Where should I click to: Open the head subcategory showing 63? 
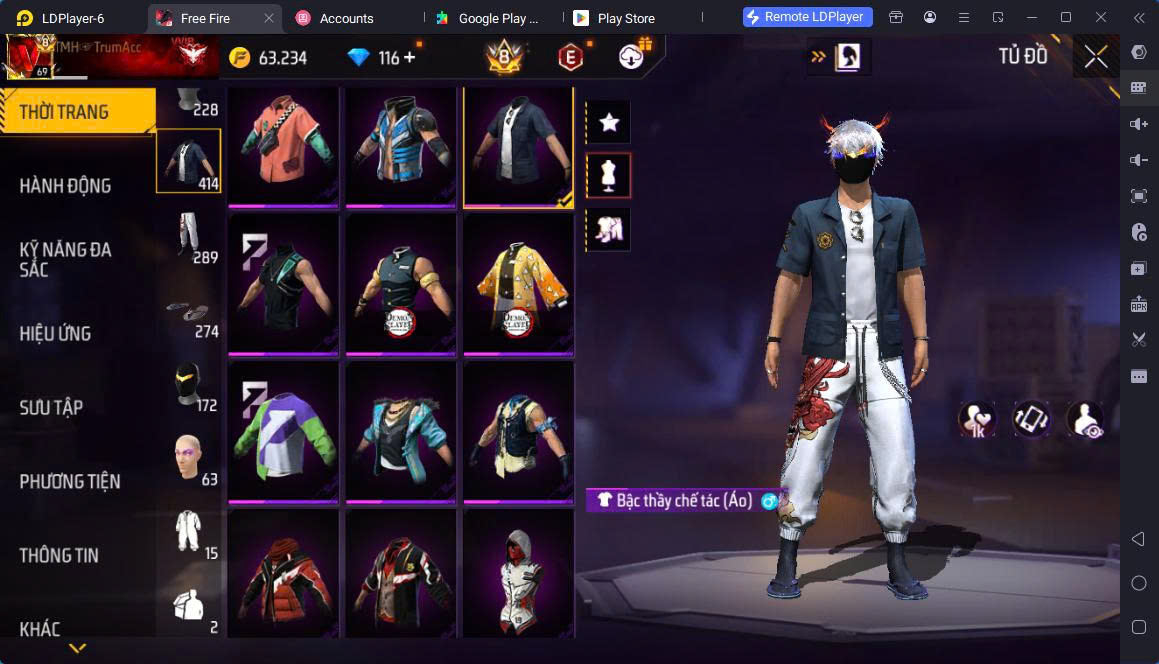[189, 459]
